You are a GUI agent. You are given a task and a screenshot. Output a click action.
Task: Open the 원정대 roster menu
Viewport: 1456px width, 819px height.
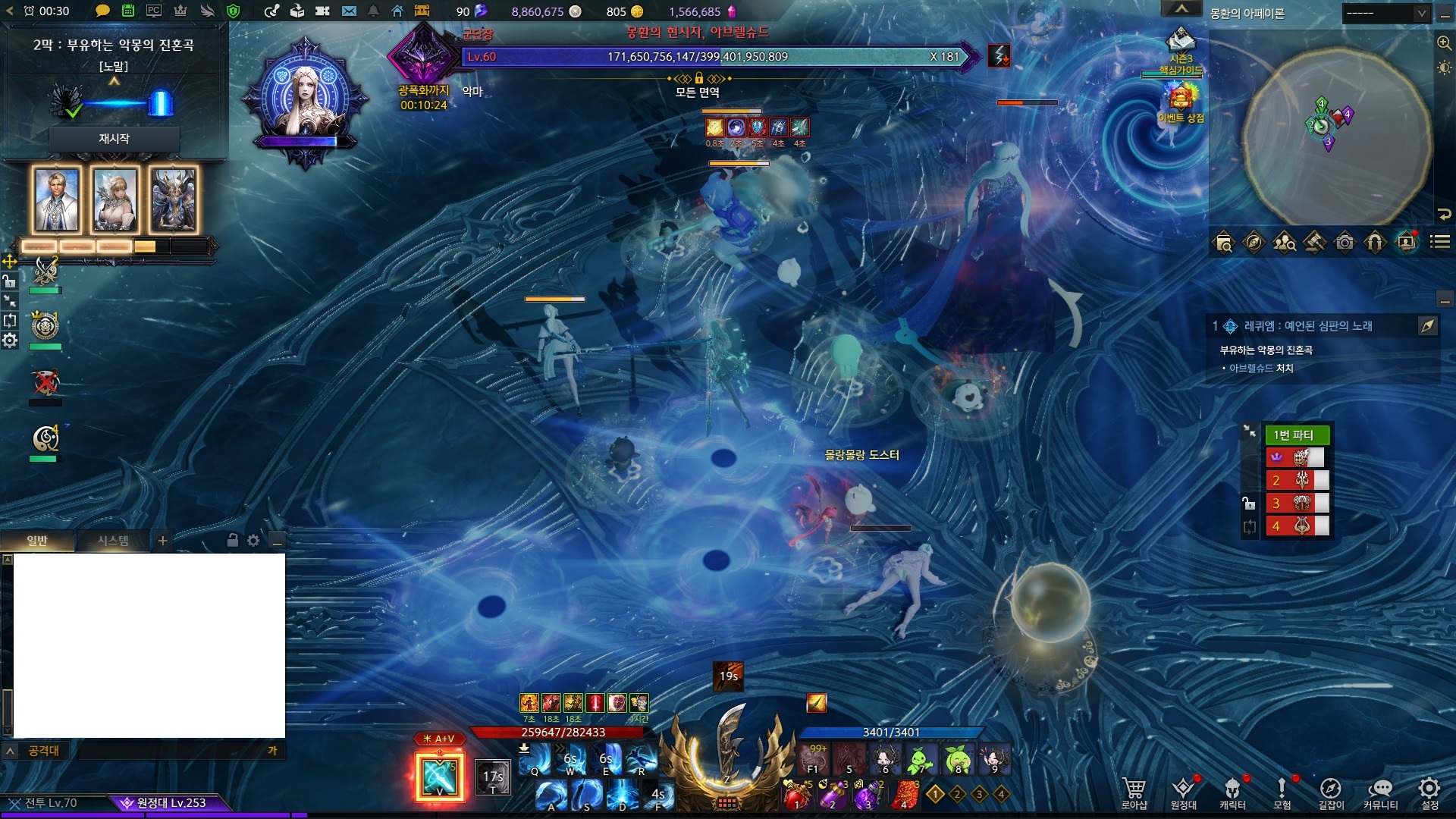(x=1183, y=792)
